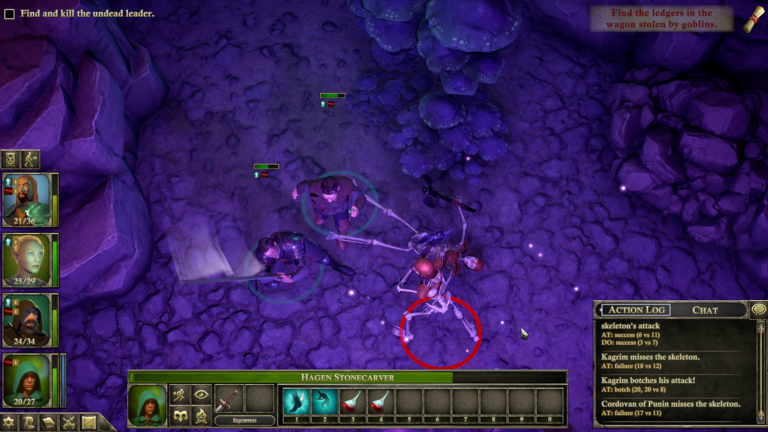Activate the ability in hotbar slot 1
The width and height of the screenshot is (768, 432).
296,402
